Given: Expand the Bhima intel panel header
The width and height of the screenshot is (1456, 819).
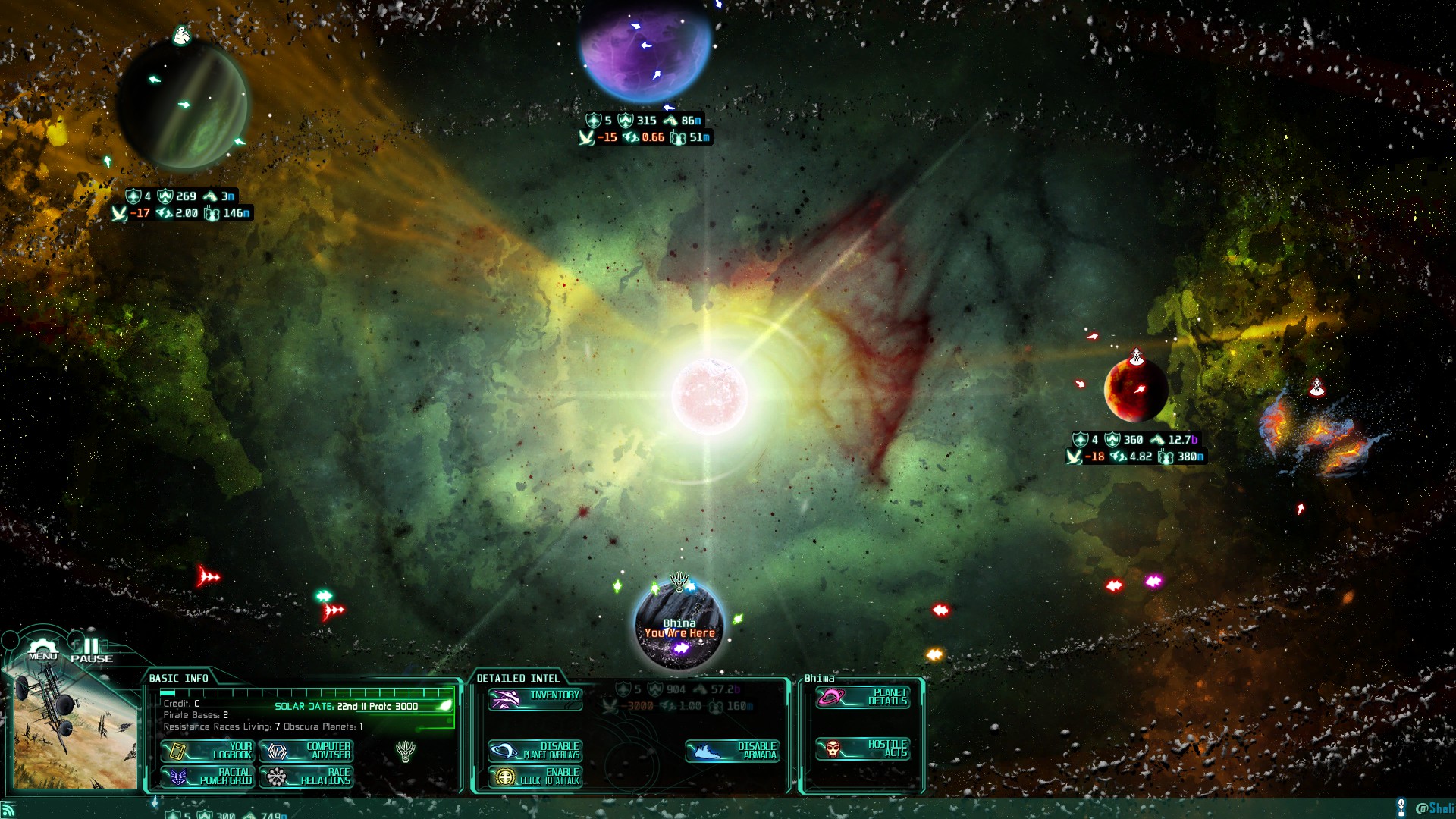Looking at the screenshot, I should point(819,677).
